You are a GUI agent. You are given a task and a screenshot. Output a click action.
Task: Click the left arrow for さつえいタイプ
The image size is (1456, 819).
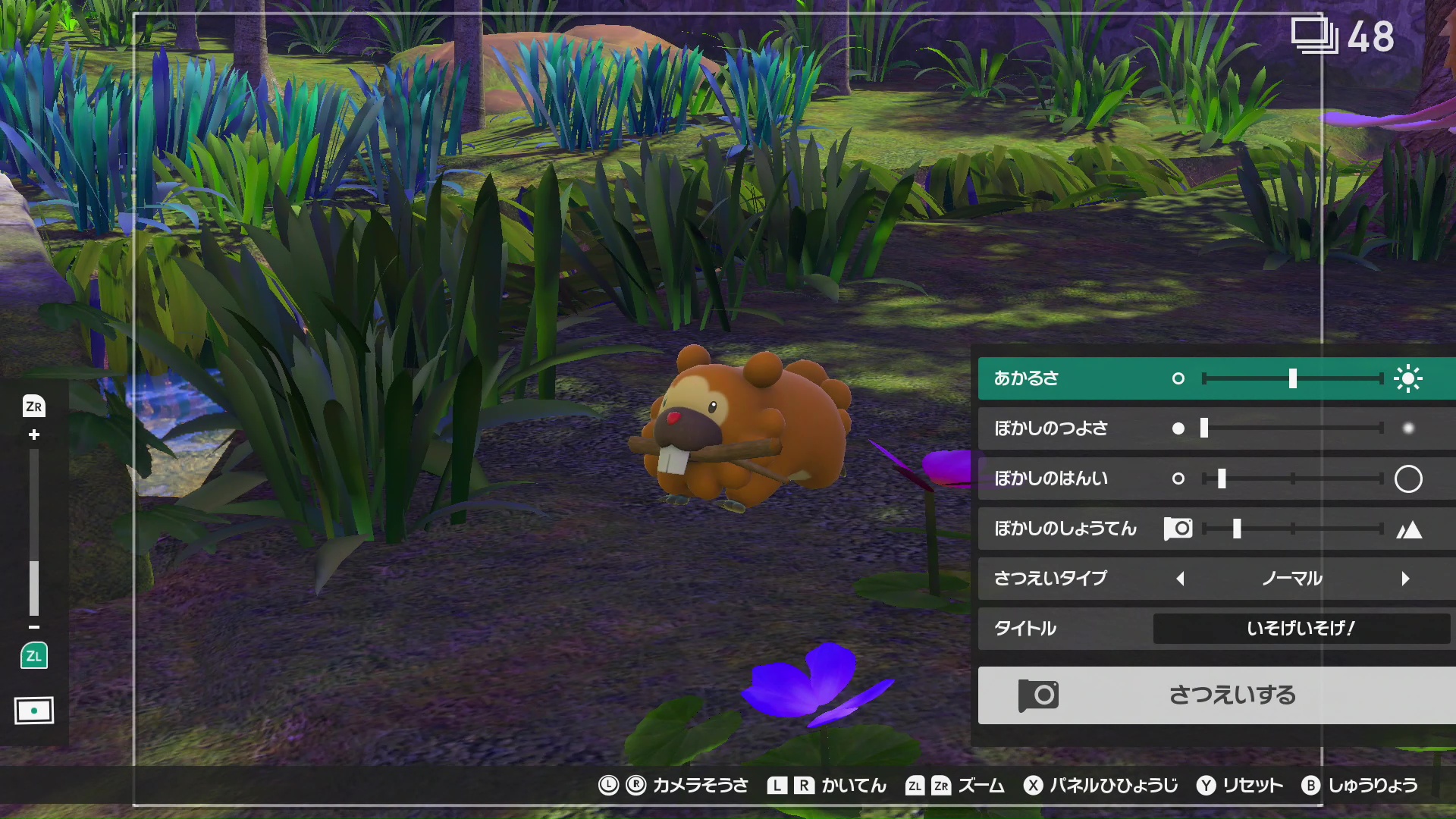point(1180,579)
